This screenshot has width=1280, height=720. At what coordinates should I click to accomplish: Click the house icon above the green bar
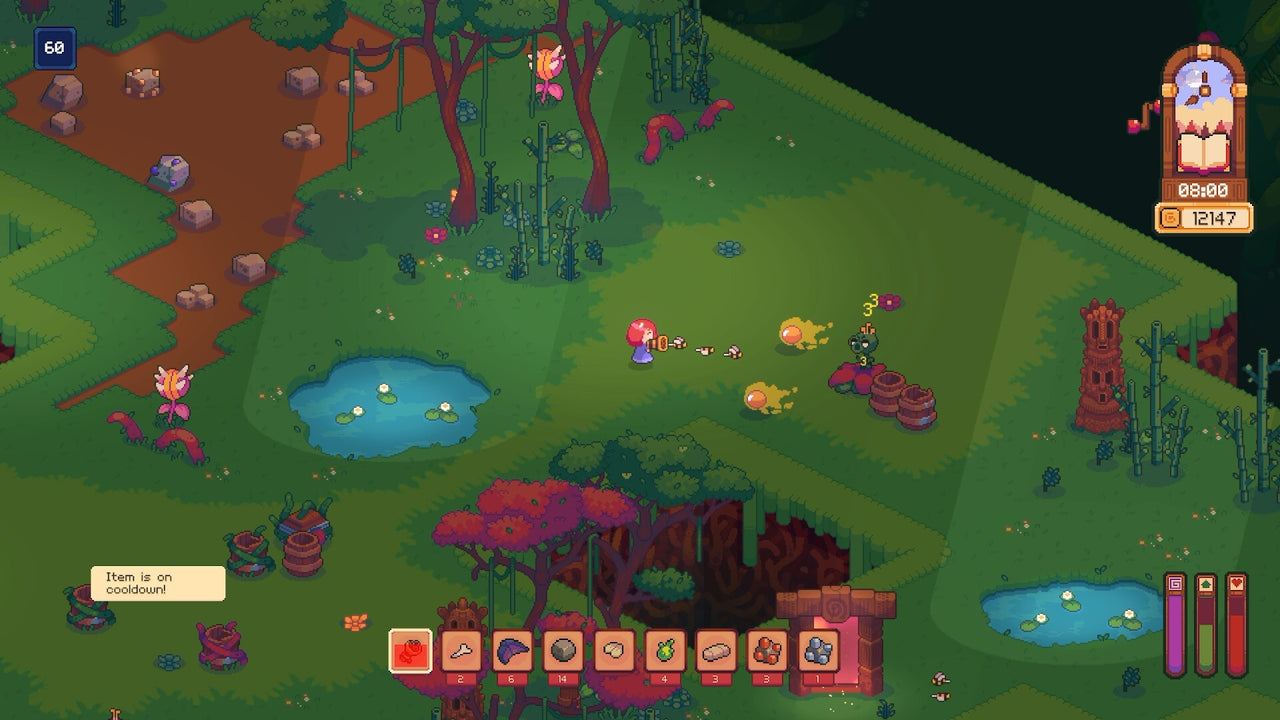pyautogui.click(x=1206, y=584)
